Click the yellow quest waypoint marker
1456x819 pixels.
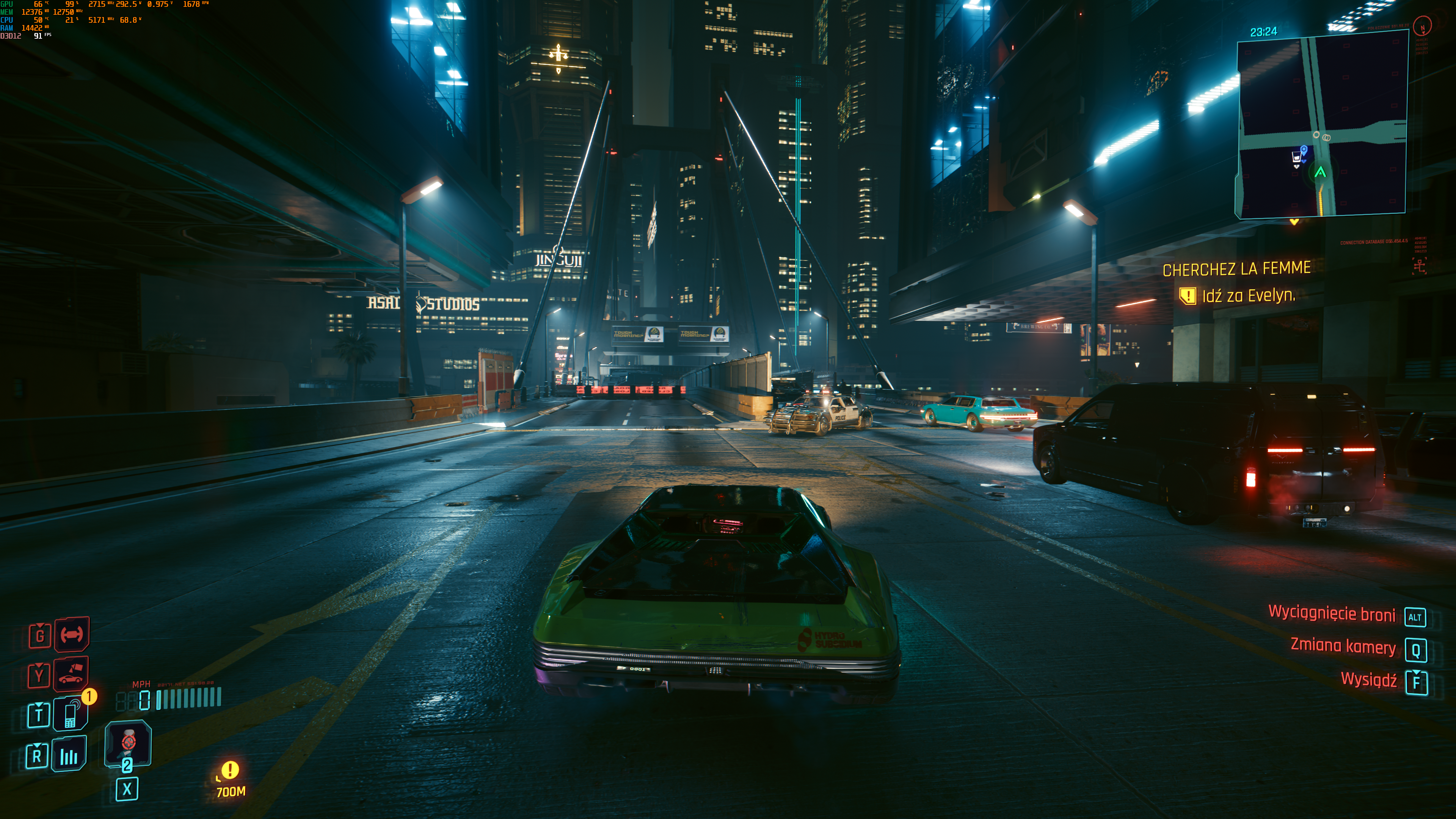click(x=230, y=770)
